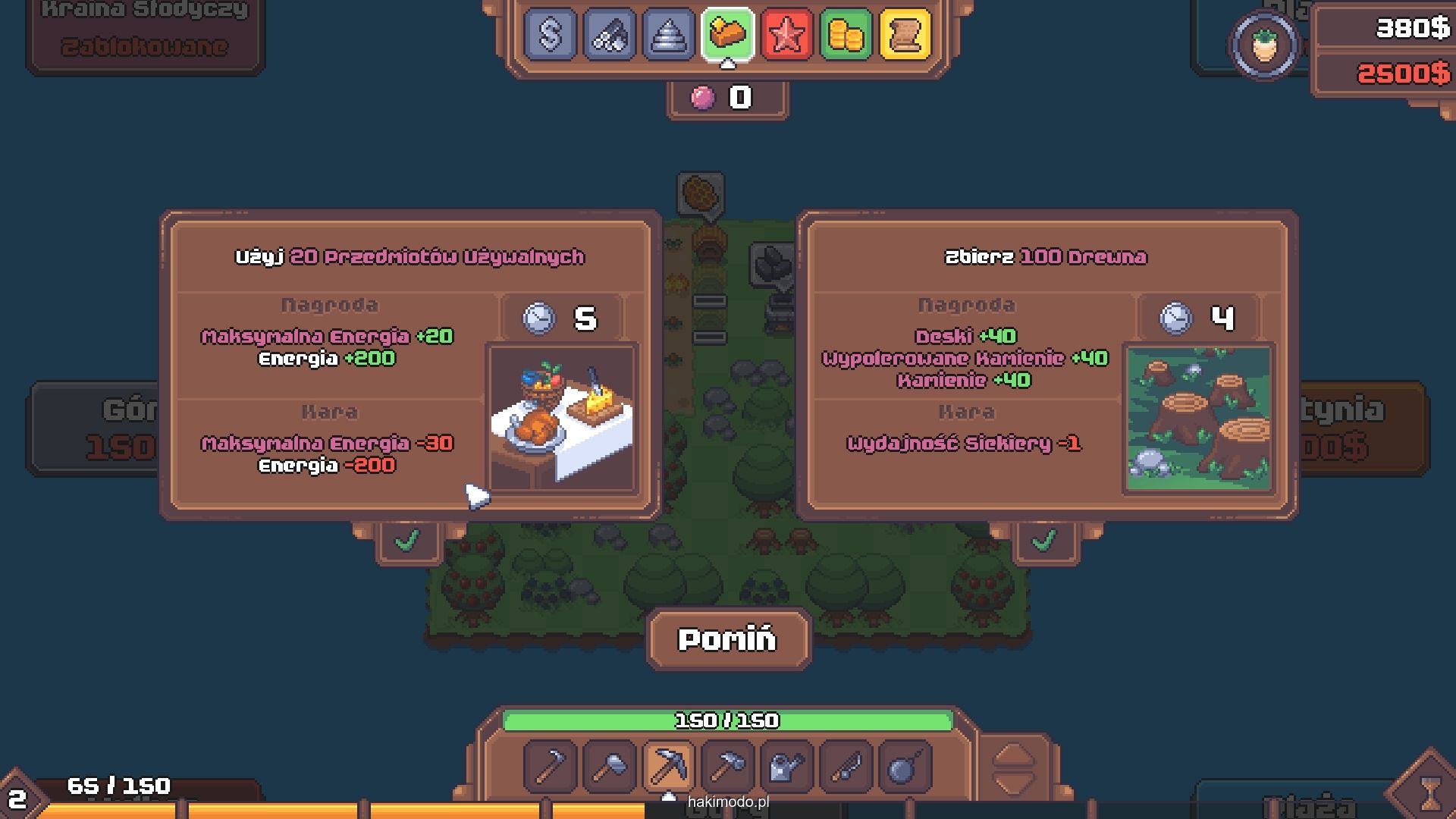Open the parchment scroll tab
Image resolution: width=1456 pixels, height=819 pixels.
pos(905,34)
